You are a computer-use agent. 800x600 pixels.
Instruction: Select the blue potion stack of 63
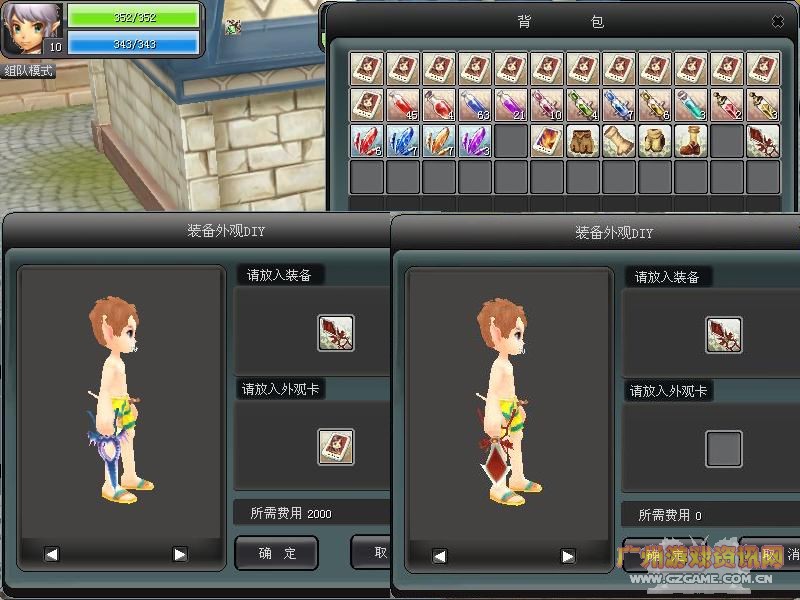pos(475,105)
